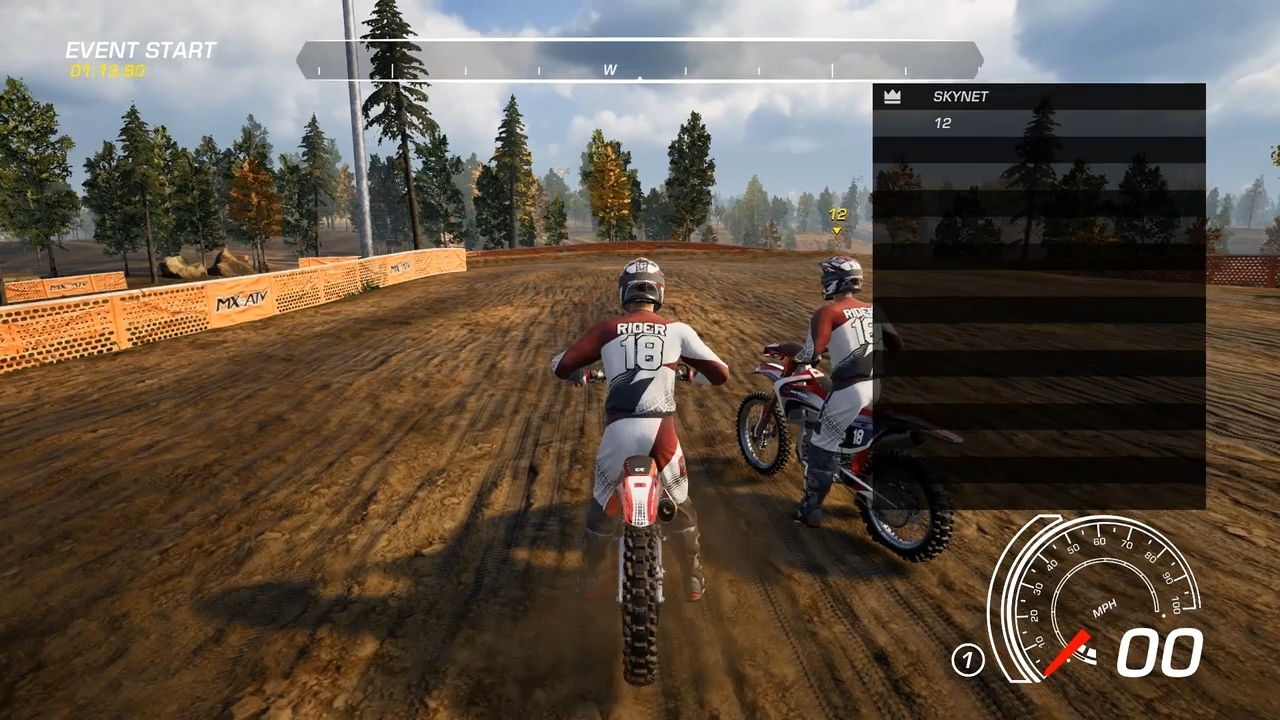
Task: Click the crown icon beside SKYNET
Action: pyautogui.click(x=892, y=97)
